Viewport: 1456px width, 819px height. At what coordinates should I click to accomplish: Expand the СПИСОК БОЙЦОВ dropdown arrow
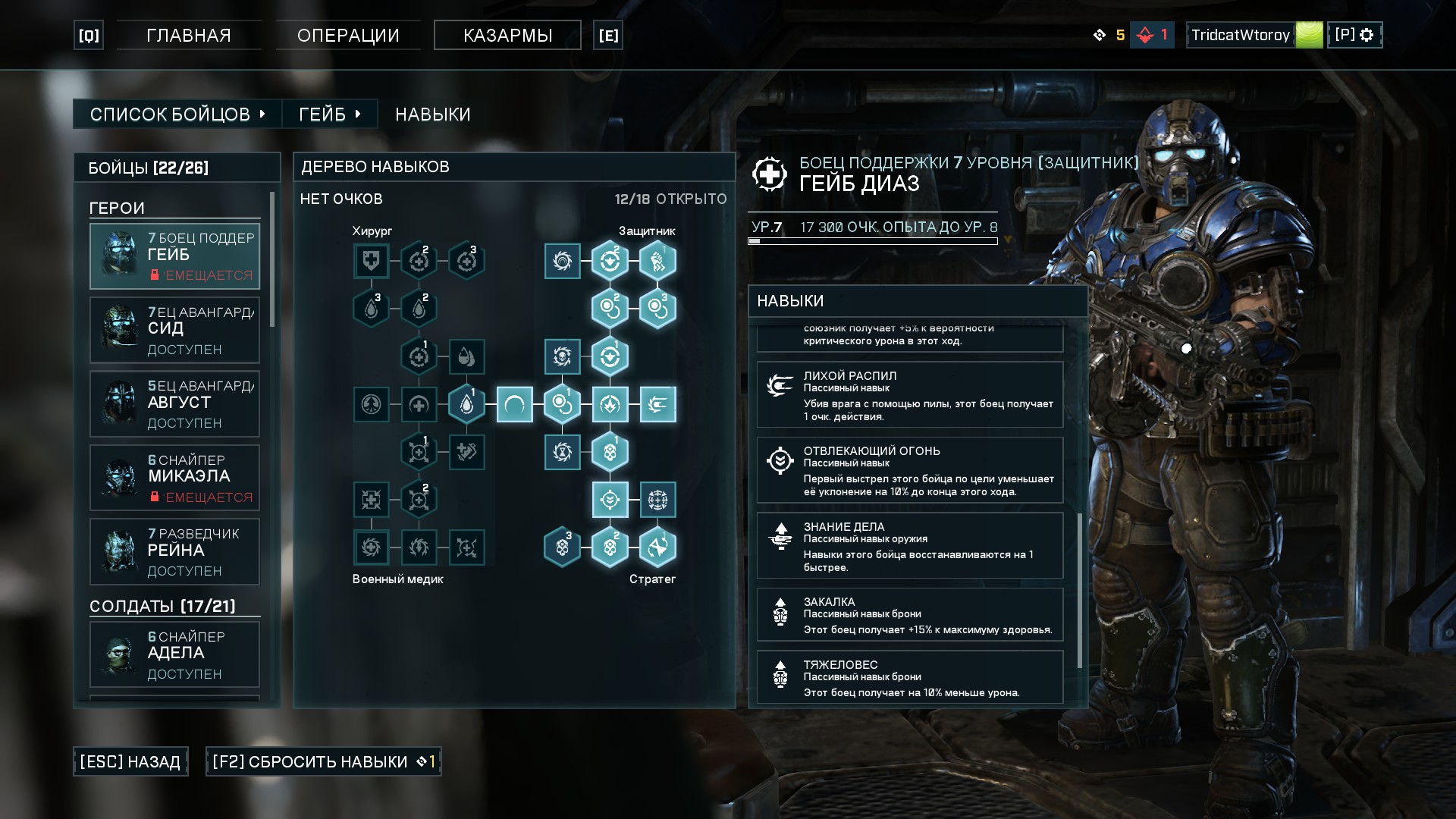tap(262, 114)
